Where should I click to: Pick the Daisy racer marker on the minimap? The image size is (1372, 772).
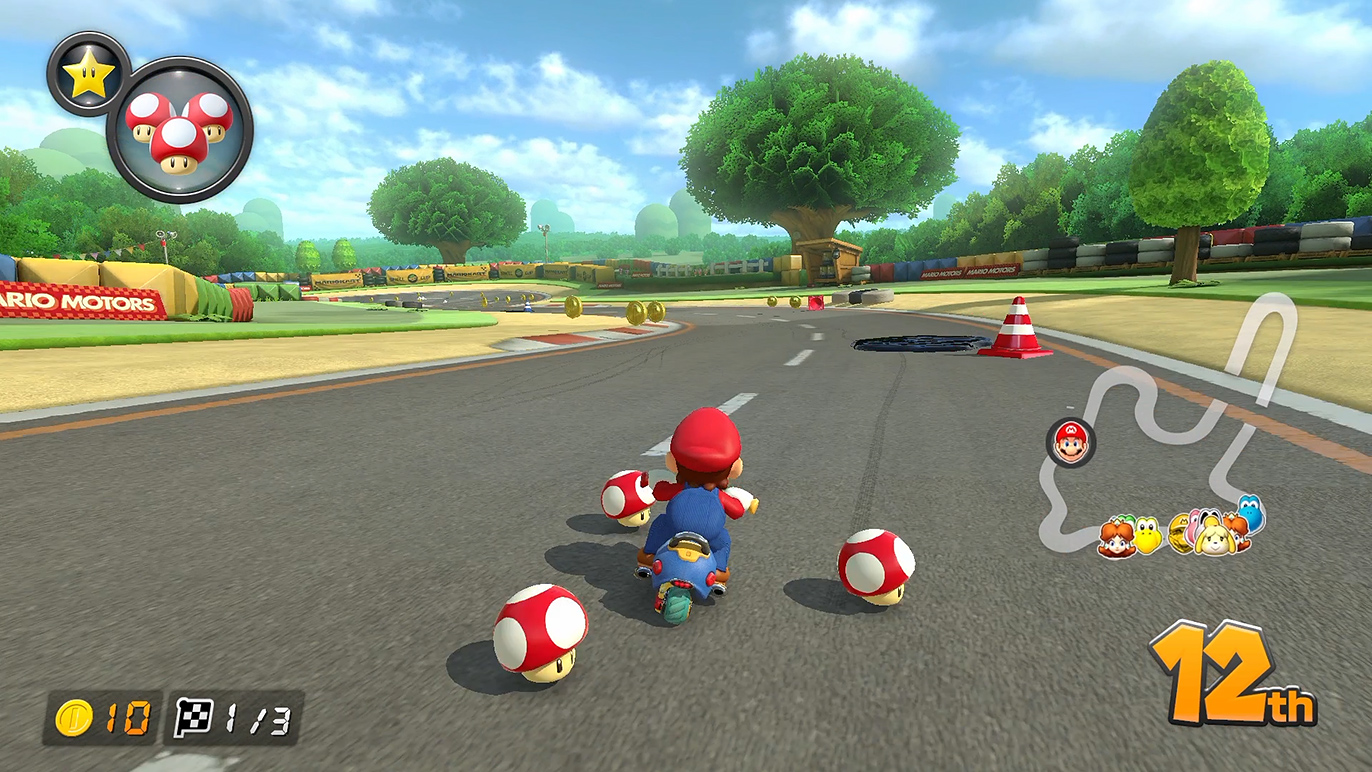tap(1115, 537)
